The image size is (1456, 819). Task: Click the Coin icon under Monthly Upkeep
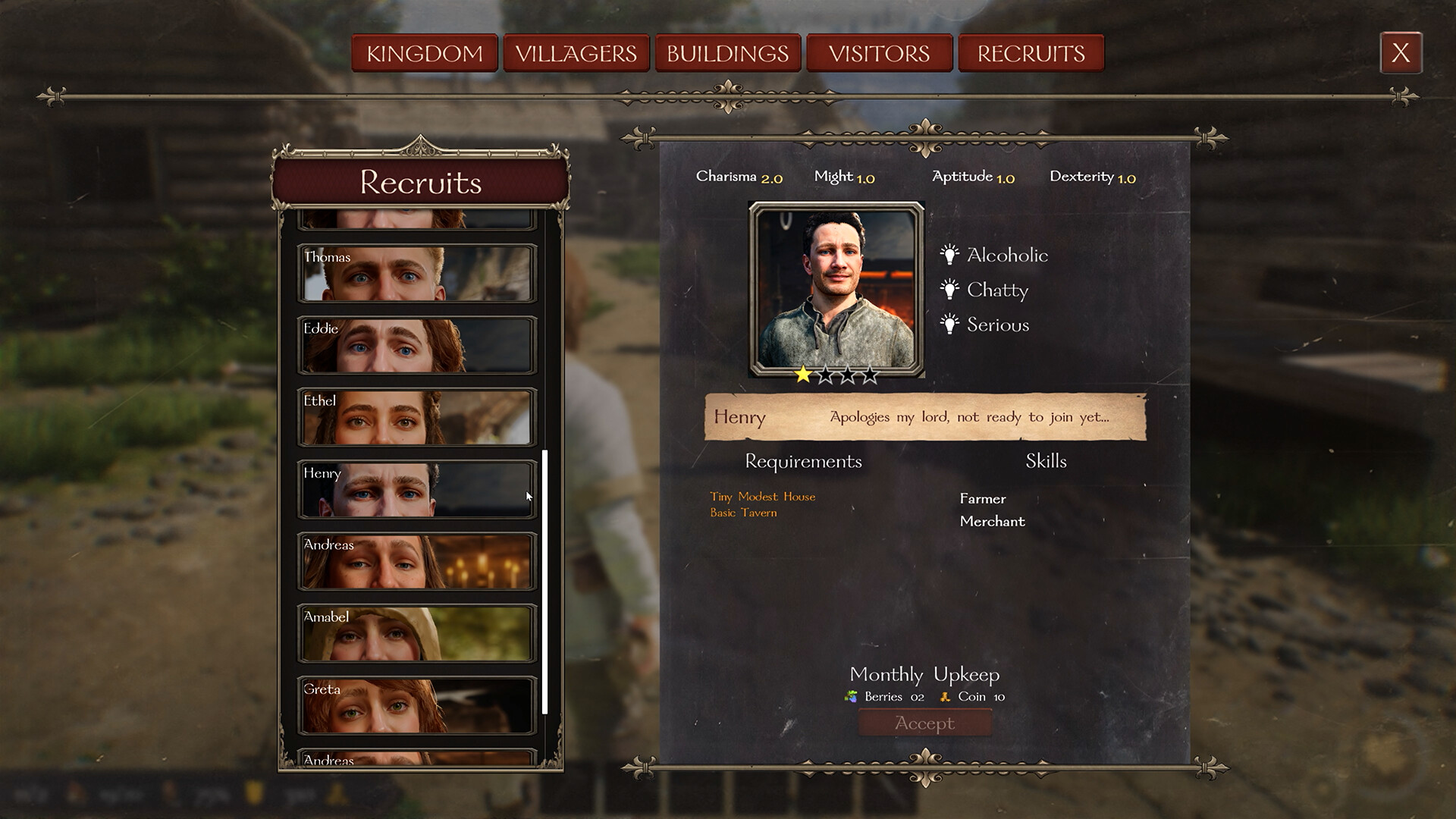[945, 696]
